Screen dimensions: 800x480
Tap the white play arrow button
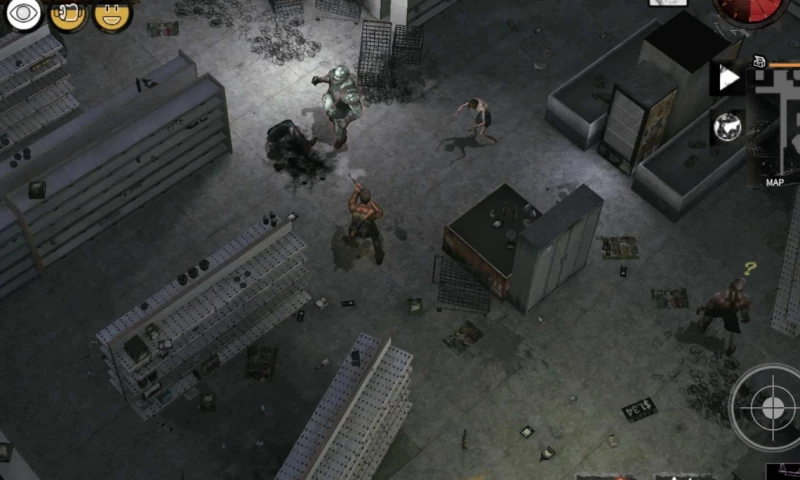728,79
